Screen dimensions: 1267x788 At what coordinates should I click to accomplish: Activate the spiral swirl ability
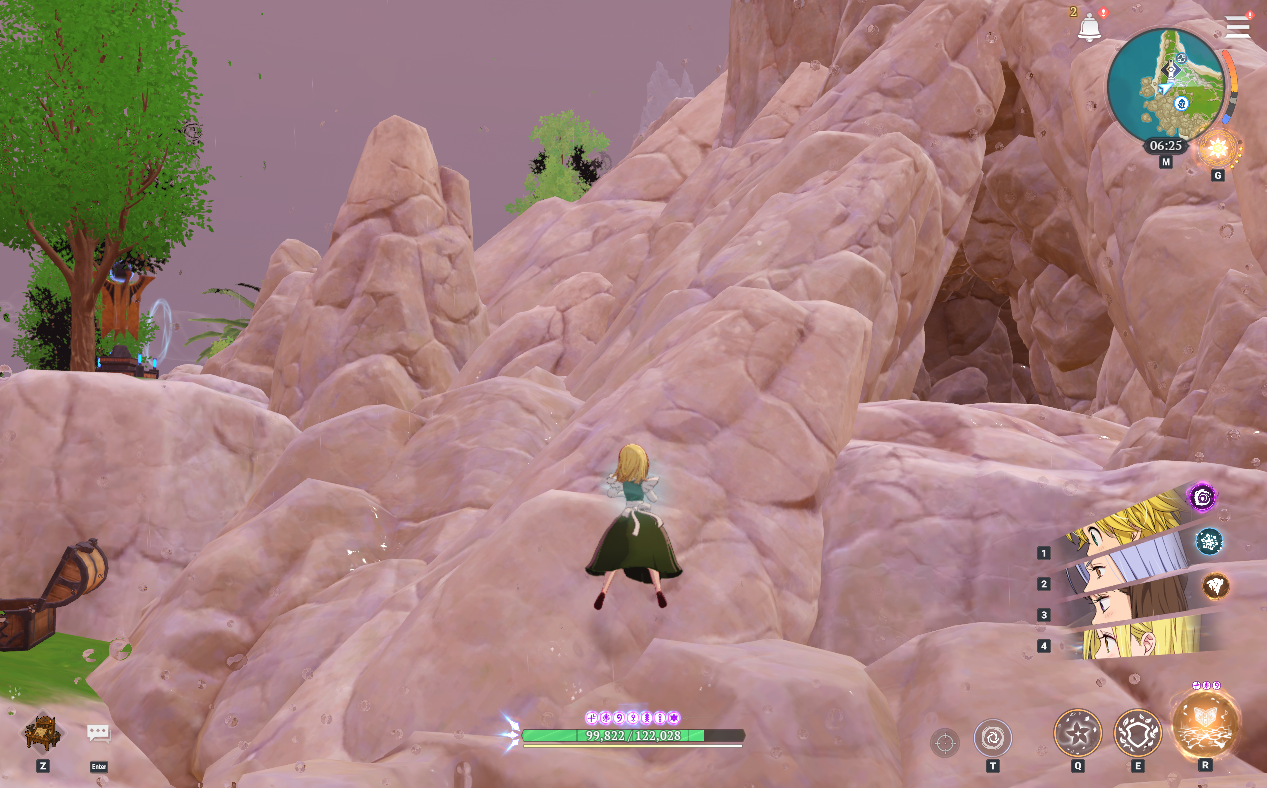click(992, 739)
